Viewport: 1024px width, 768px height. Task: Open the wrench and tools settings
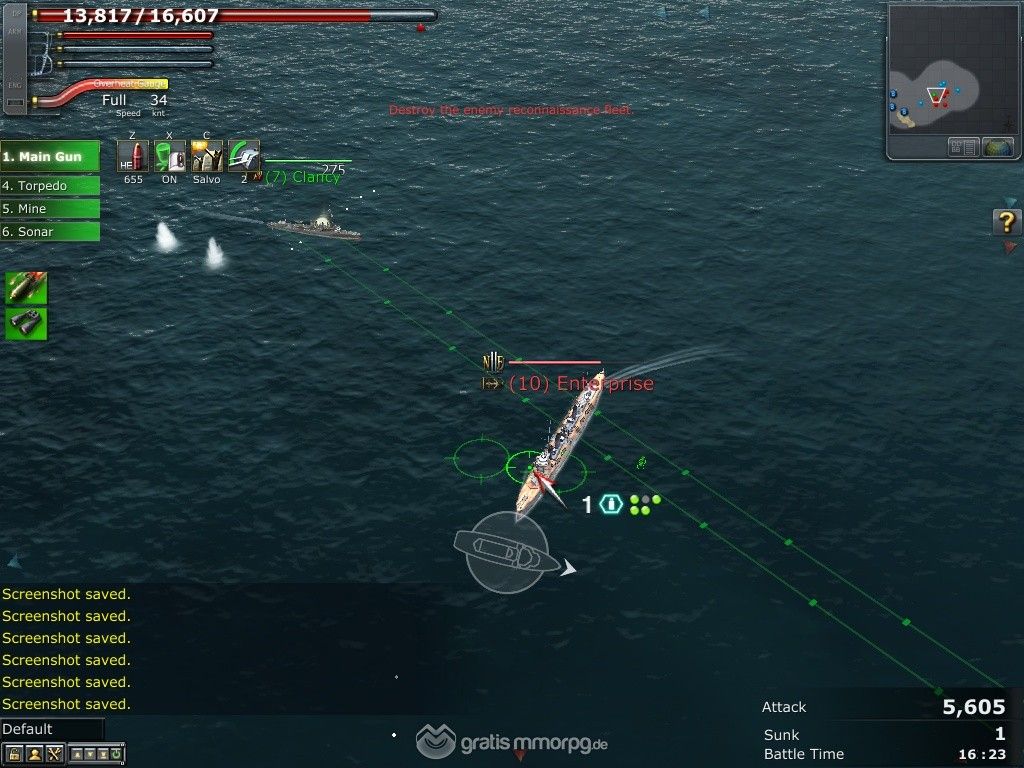coord(54,754)
